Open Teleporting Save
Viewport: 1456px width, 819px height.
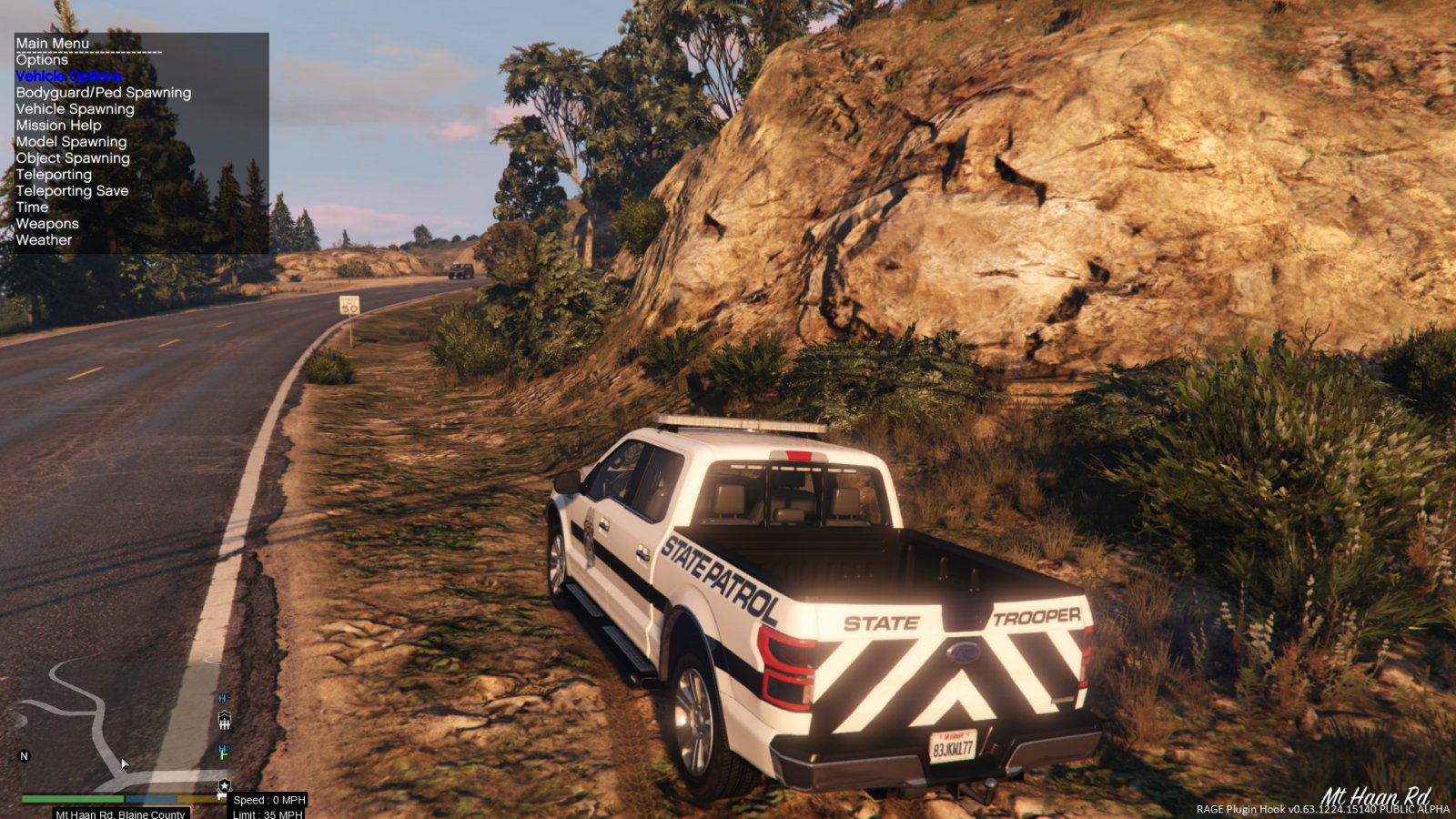pos(72,191)
